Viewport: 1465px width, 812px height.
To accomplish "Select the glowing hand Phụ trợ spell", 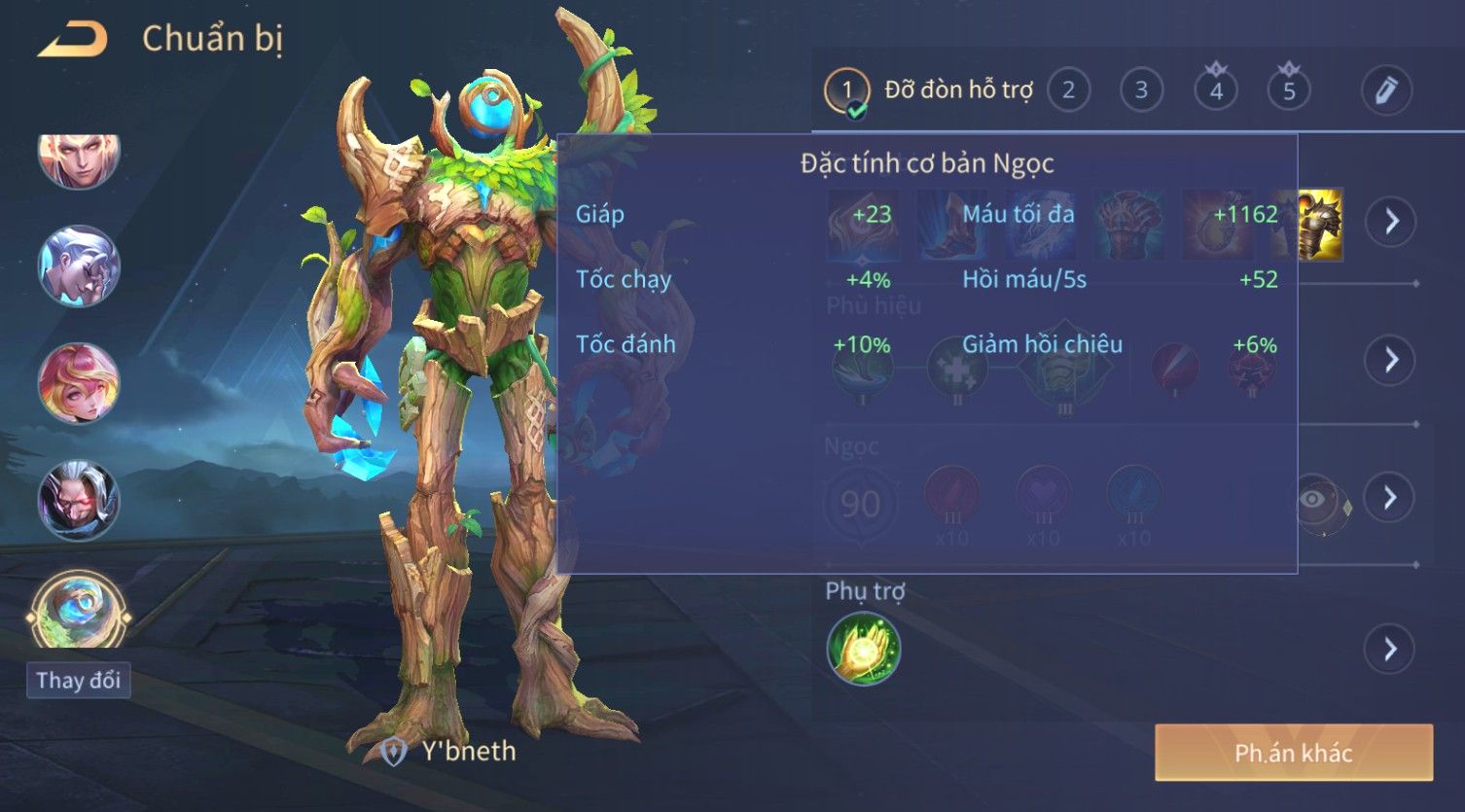I will (x=863, y=649).
